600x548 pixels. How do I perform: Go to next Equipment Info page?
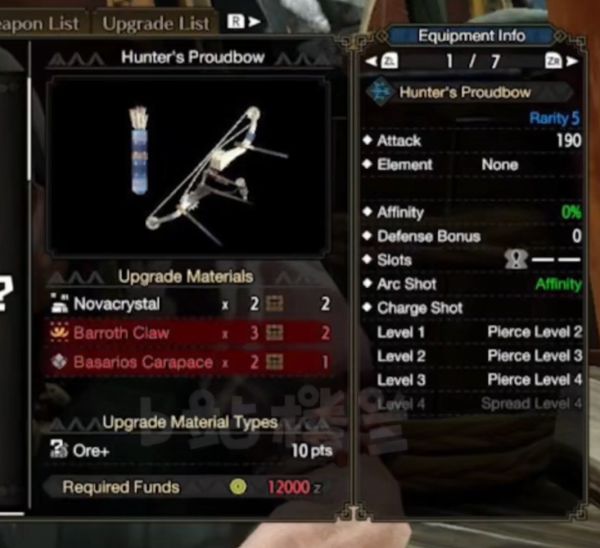[556, 62]
